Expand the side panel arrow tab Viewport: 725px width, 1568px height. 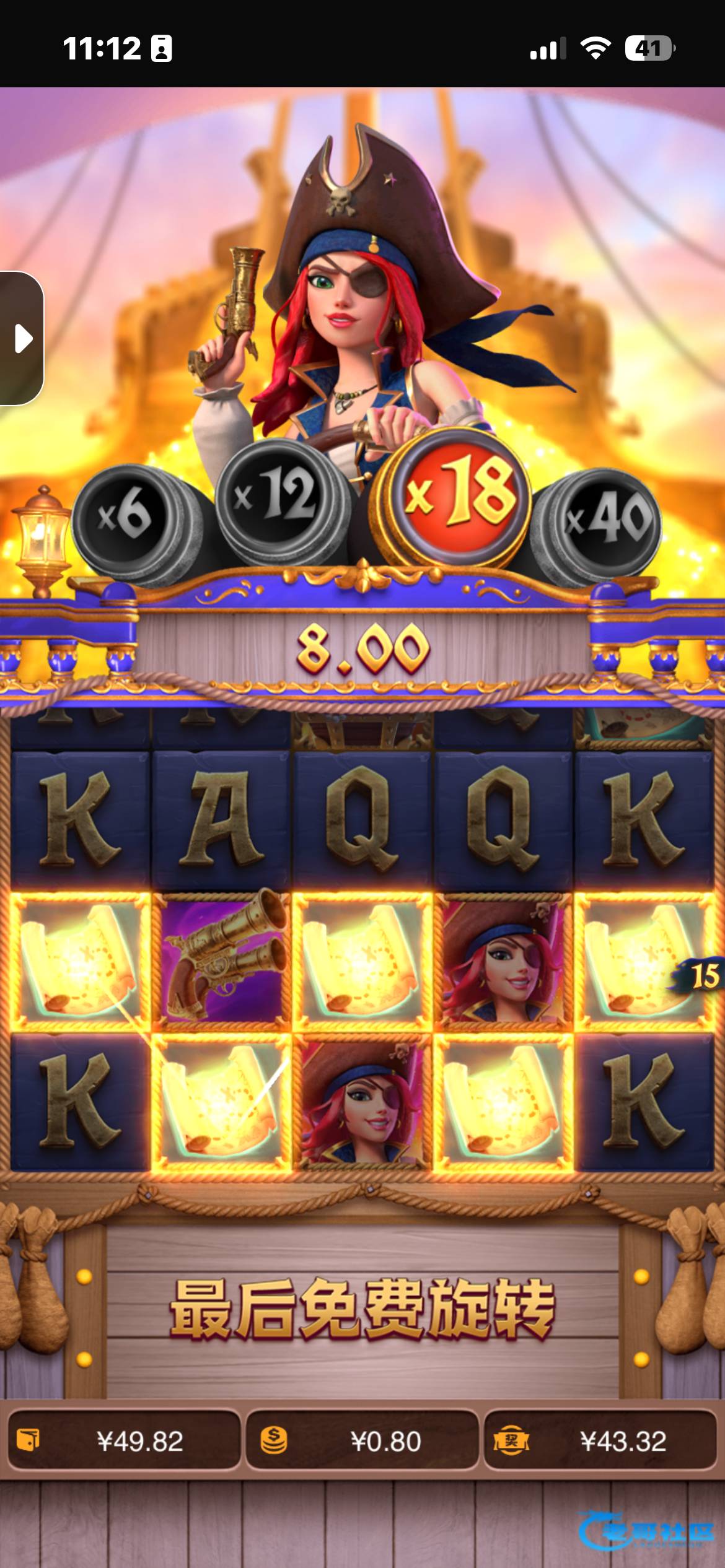[x=22, y=338]
